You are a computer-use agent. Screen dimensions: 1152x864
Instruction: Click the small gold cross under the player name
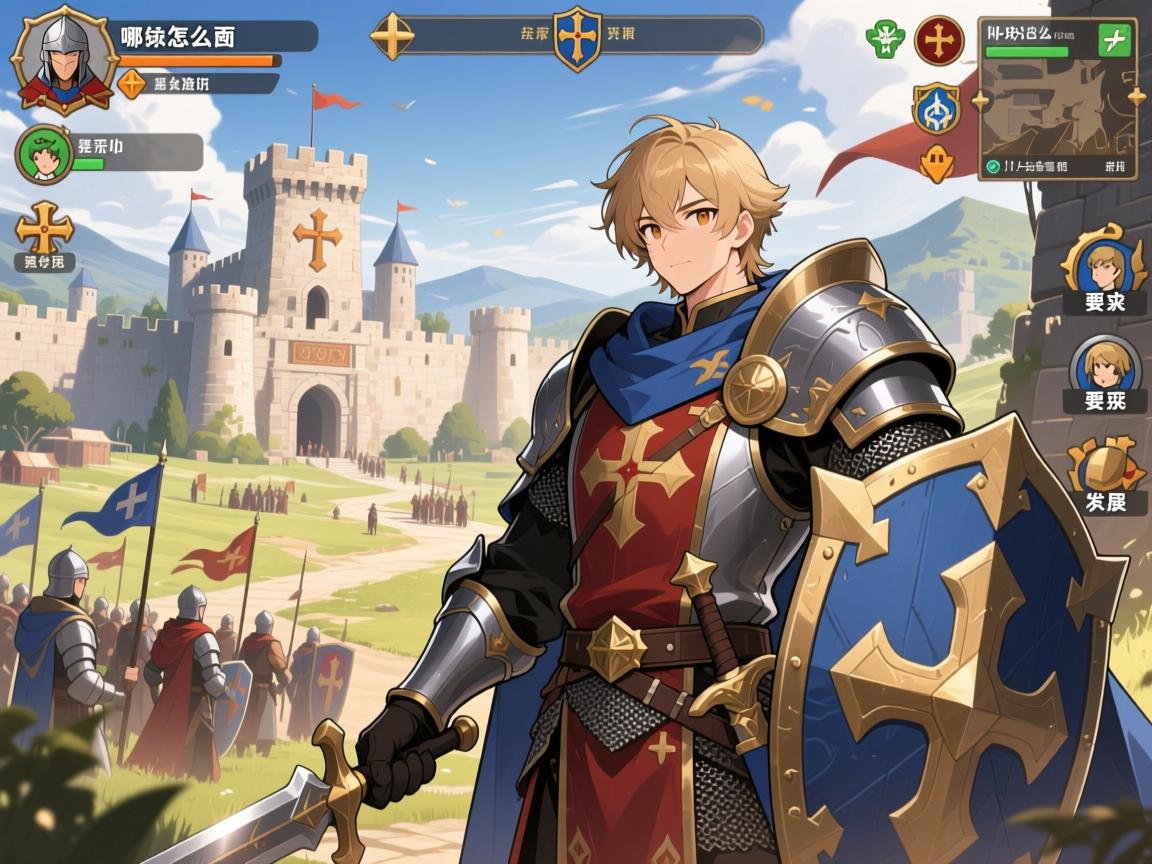[x=132, y=83]
